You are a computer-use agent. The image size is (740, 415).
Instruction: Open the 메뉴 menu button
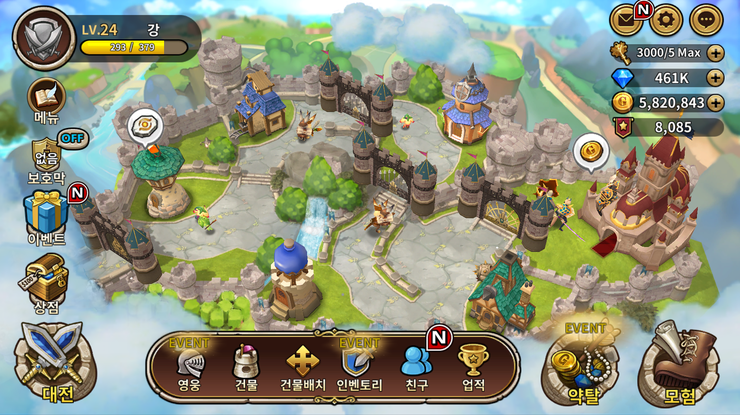point(46,99)
